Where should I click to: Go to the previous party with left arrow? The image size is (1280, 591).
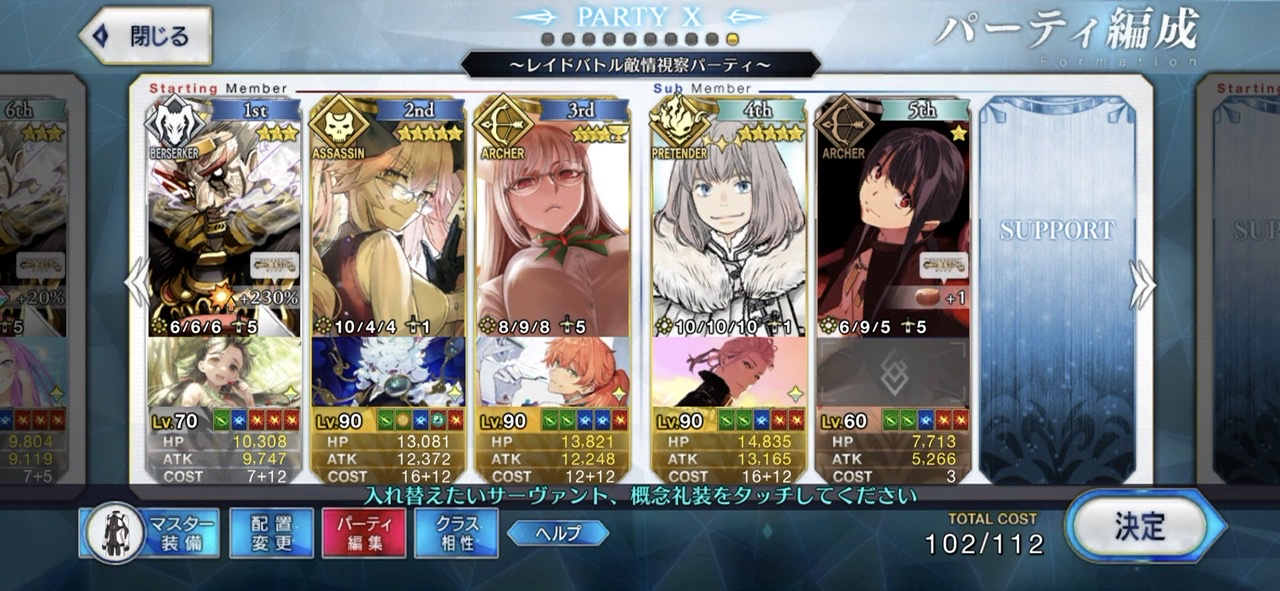pyautogui.click(x=137, y=287)
